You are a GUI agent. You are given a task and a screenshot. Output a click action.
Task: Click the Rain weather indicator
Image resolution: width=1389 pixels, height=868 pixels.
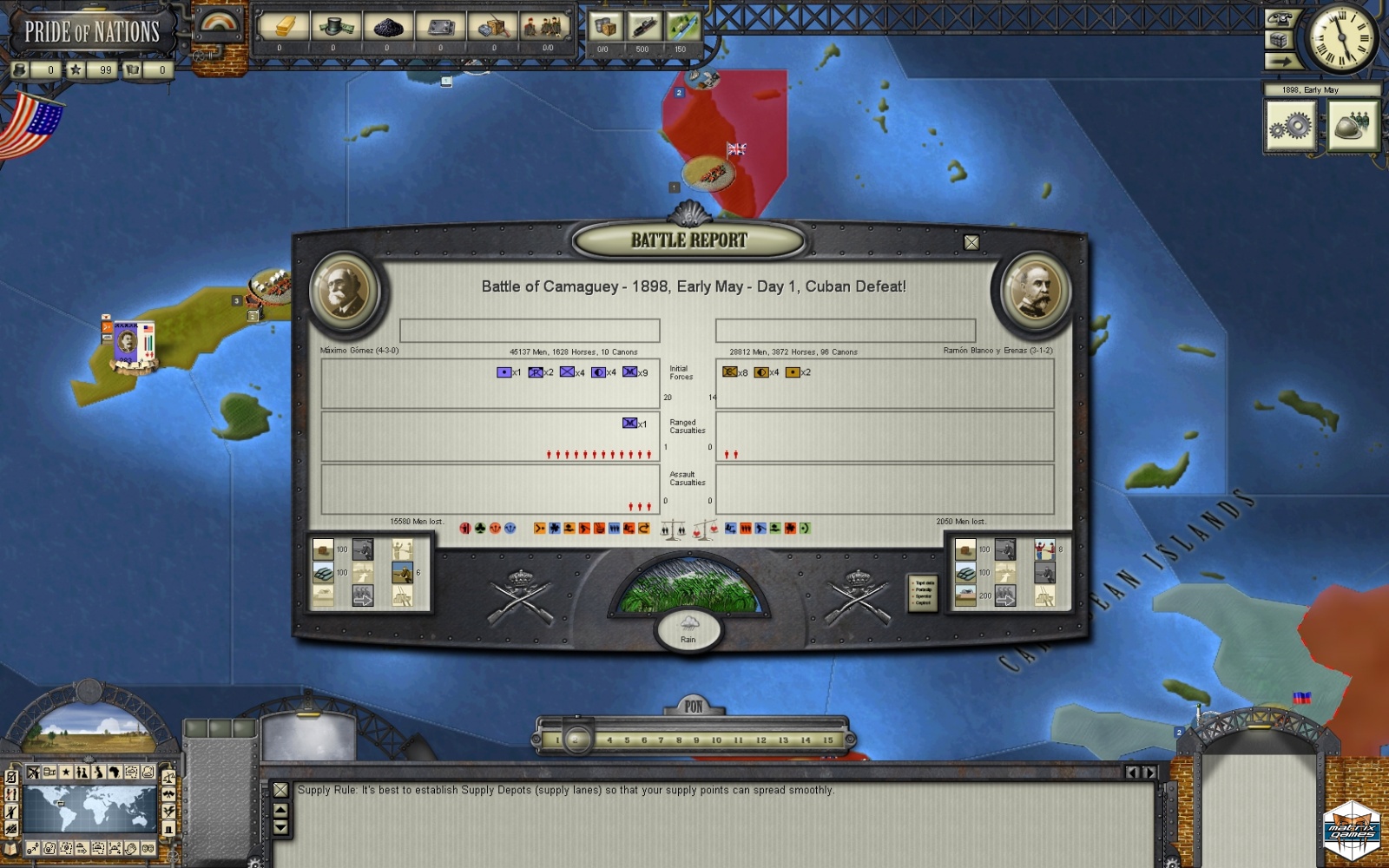(688, 628)
